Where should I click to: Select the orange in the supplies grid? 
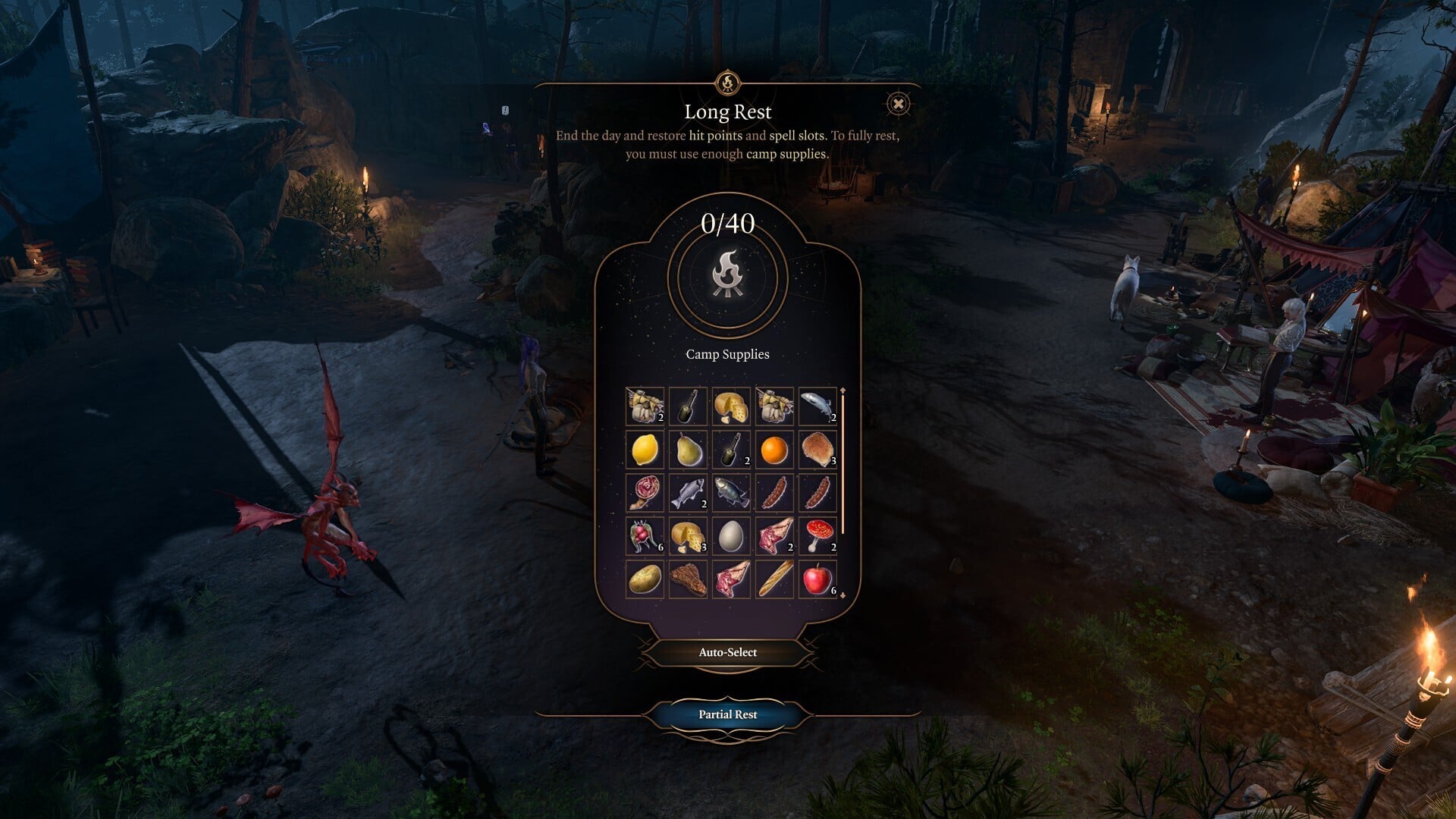pos(775,449)
